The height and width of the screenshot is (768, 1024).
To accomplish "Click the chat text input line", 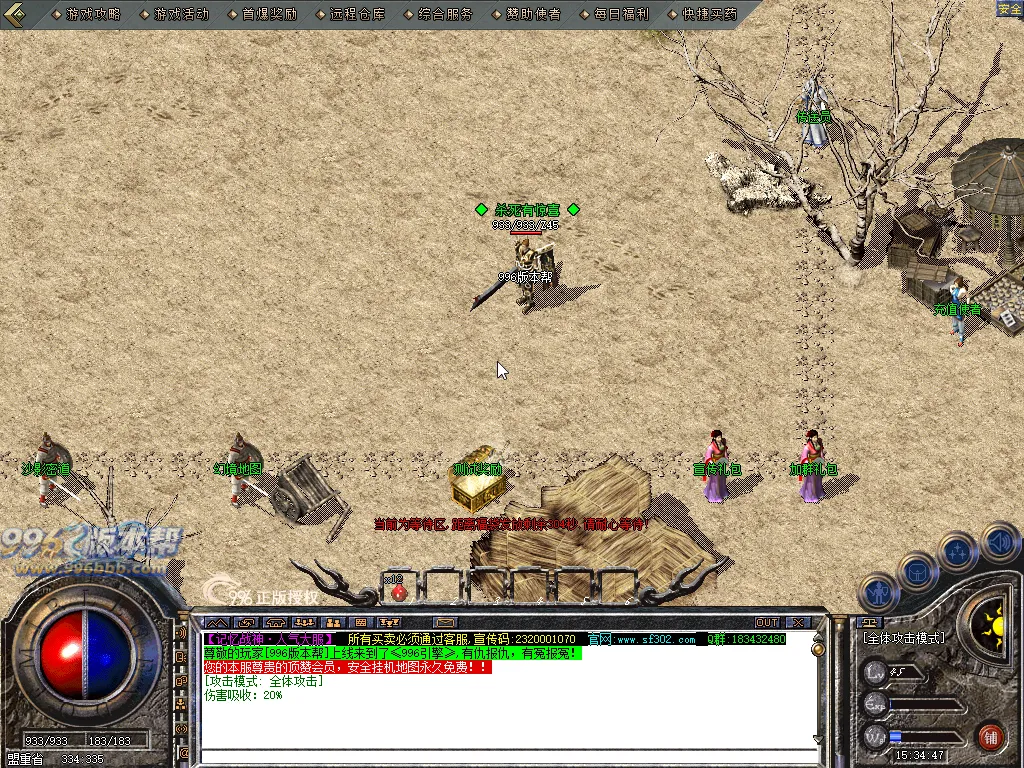I will 500,757.
